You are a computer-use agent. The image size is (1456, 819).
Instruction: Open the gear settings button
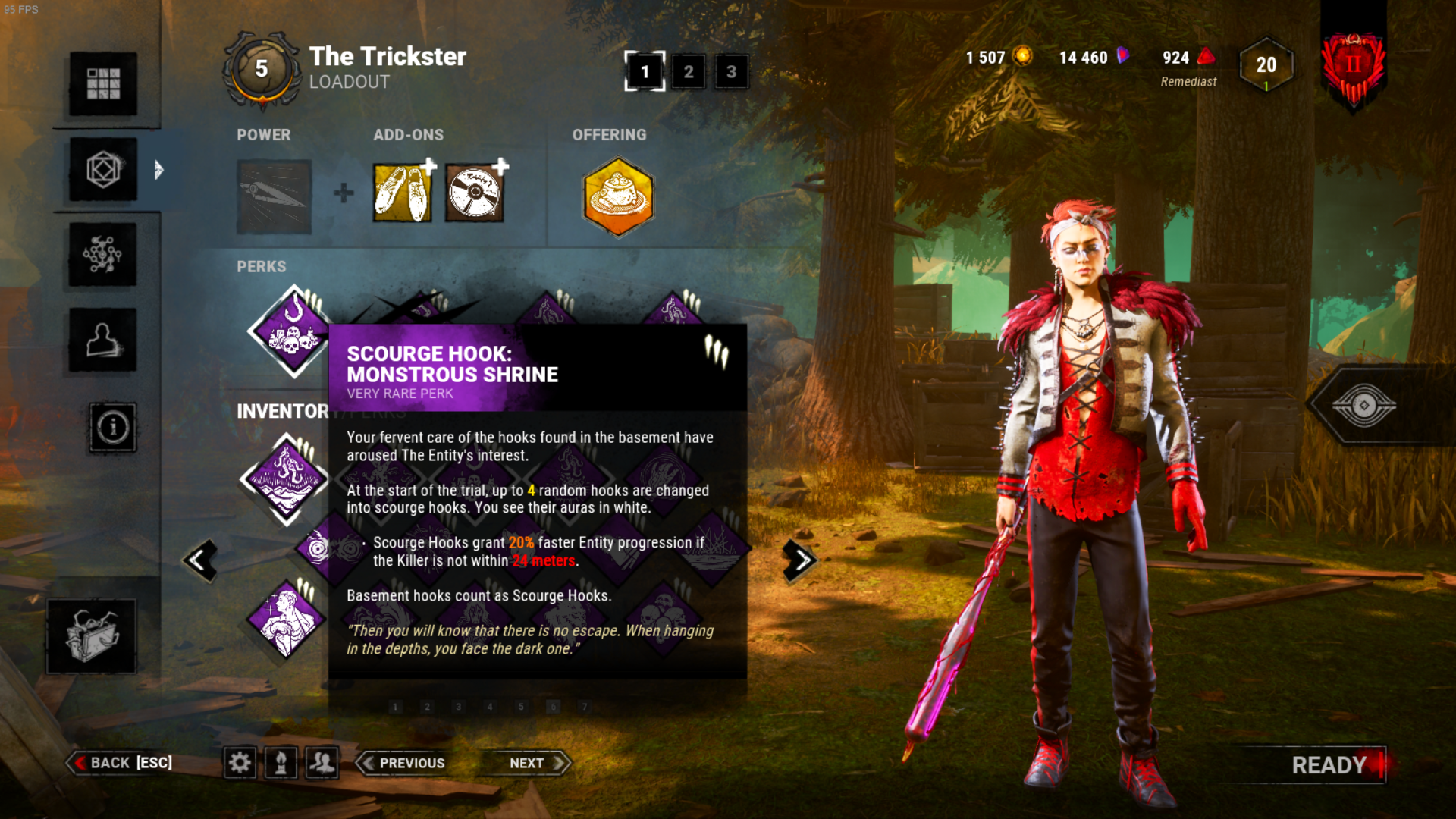pyautogui.click(x=240, y=763)
